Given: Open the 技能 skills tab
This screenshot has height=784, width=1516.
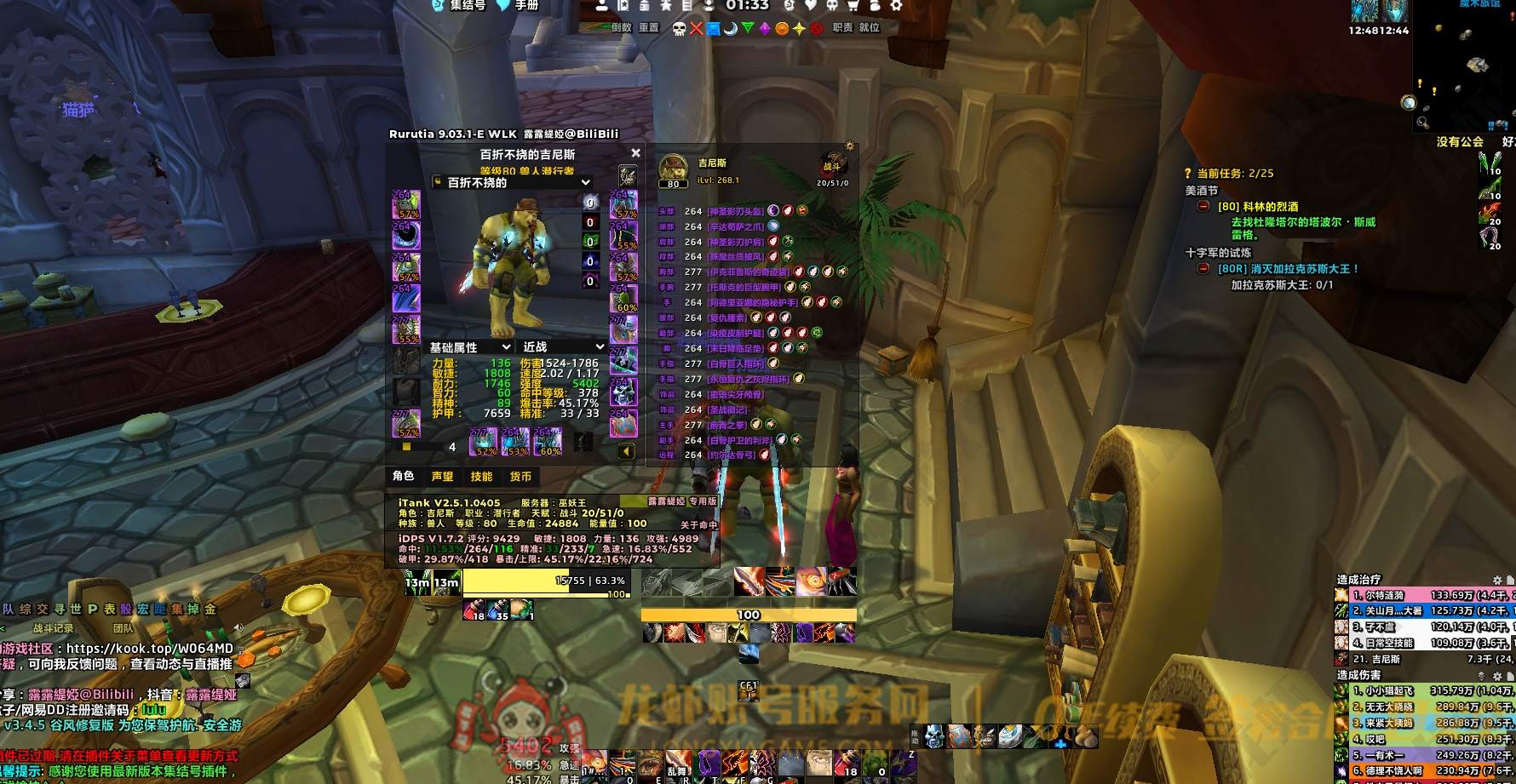Looking at the screenshot, I should (481, 477).
